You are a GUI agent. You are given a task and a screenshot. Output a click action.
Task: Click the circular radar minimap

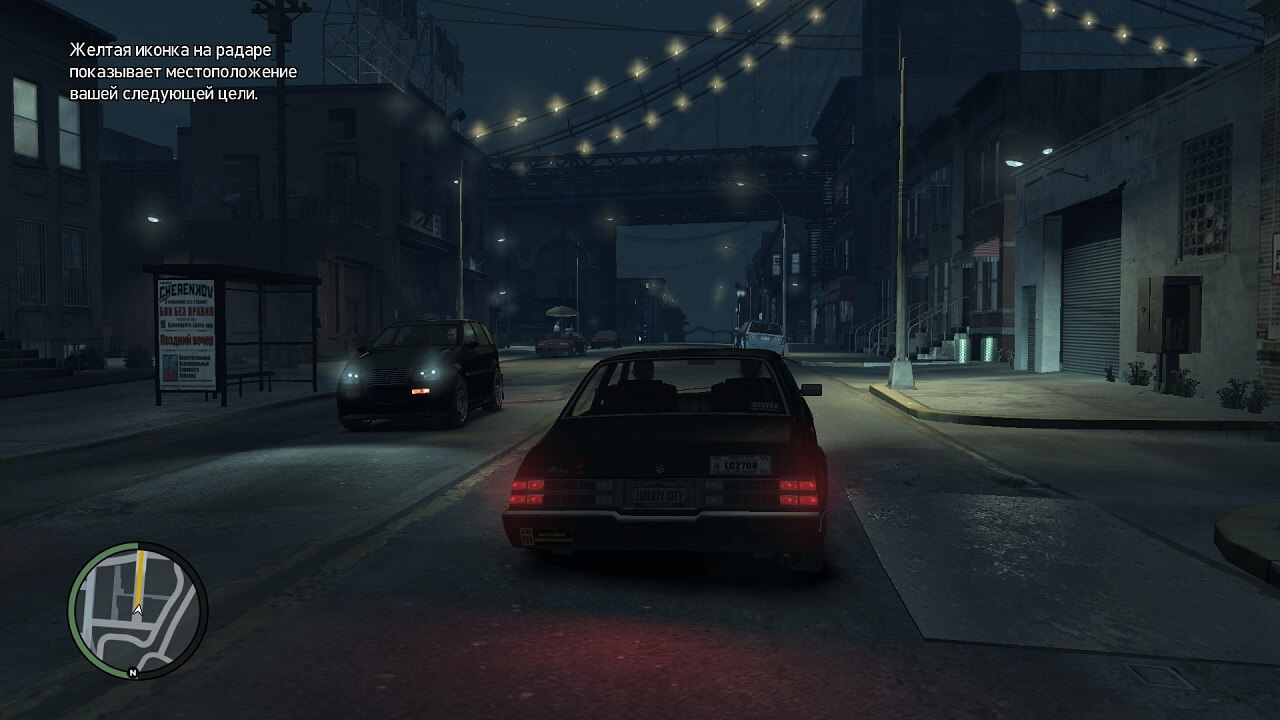pos(137,610)
